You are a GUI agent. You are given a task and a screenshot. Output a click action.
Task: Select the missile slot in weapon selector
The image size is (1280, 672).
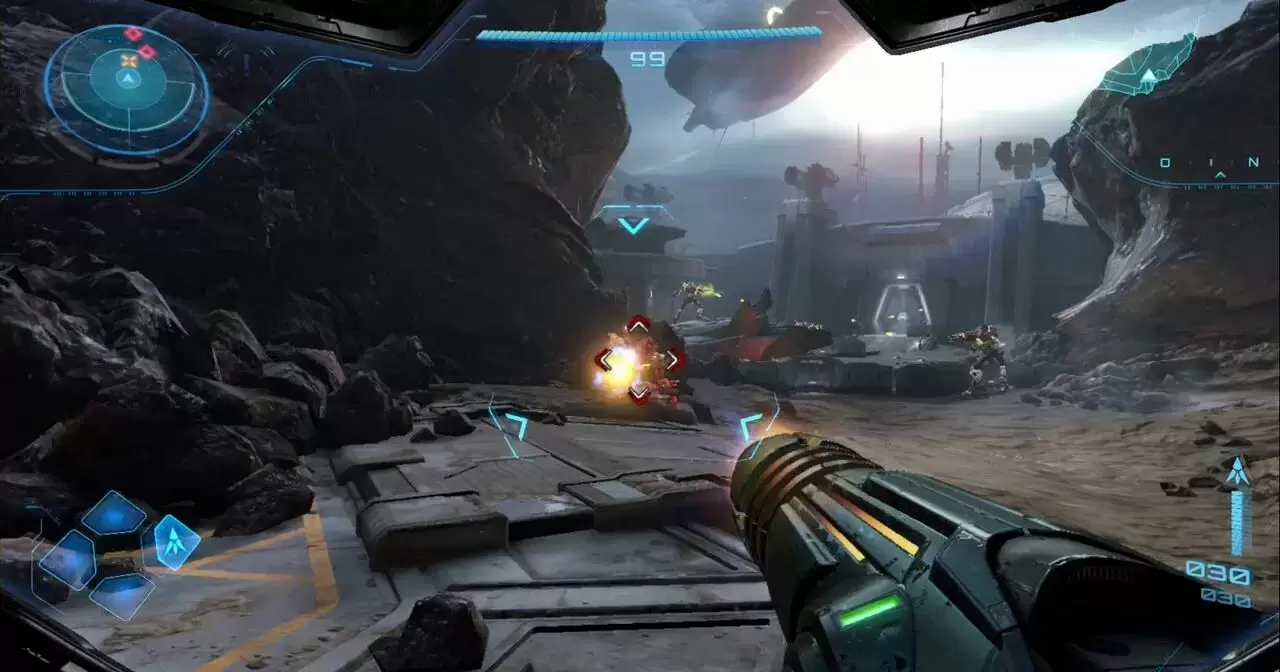click(x=176, y=542)
